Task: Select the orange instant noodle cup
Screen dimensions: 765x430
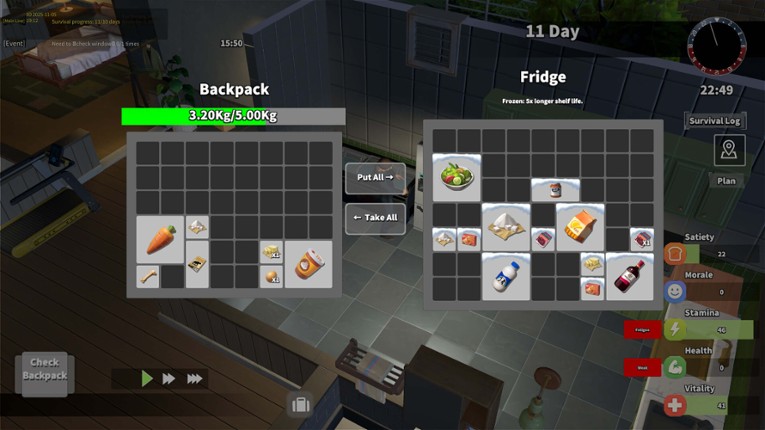Action: [308, 265]
